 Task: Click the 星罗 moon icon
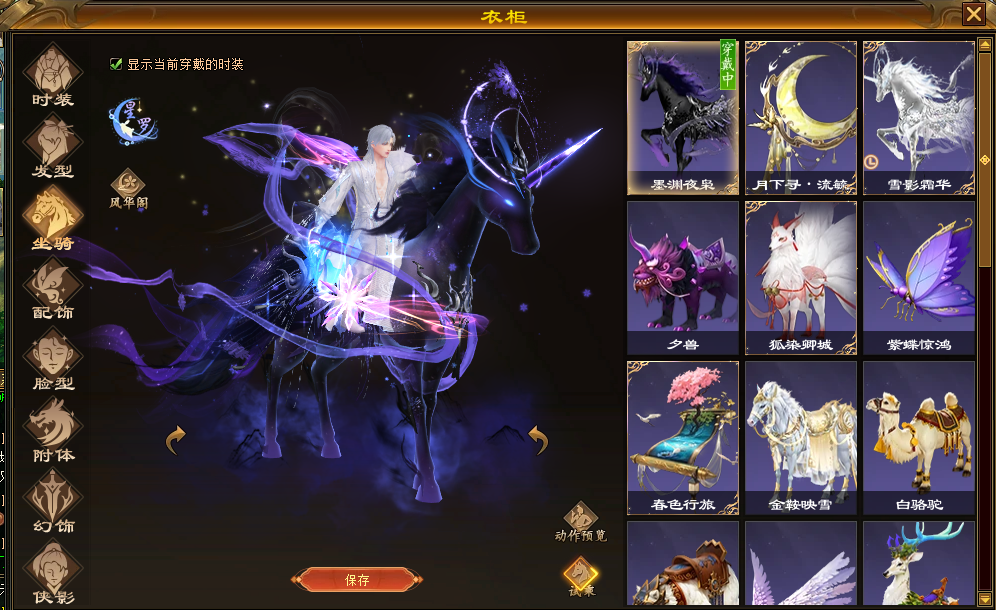point(130,118)
